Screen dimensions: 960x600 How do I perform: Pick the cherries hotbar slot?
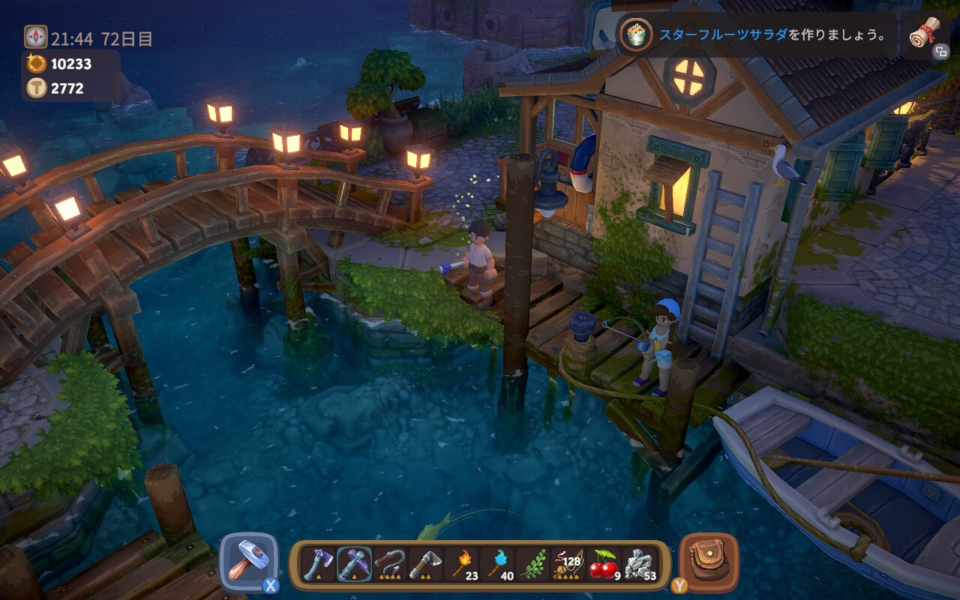(x=604, y=565)
